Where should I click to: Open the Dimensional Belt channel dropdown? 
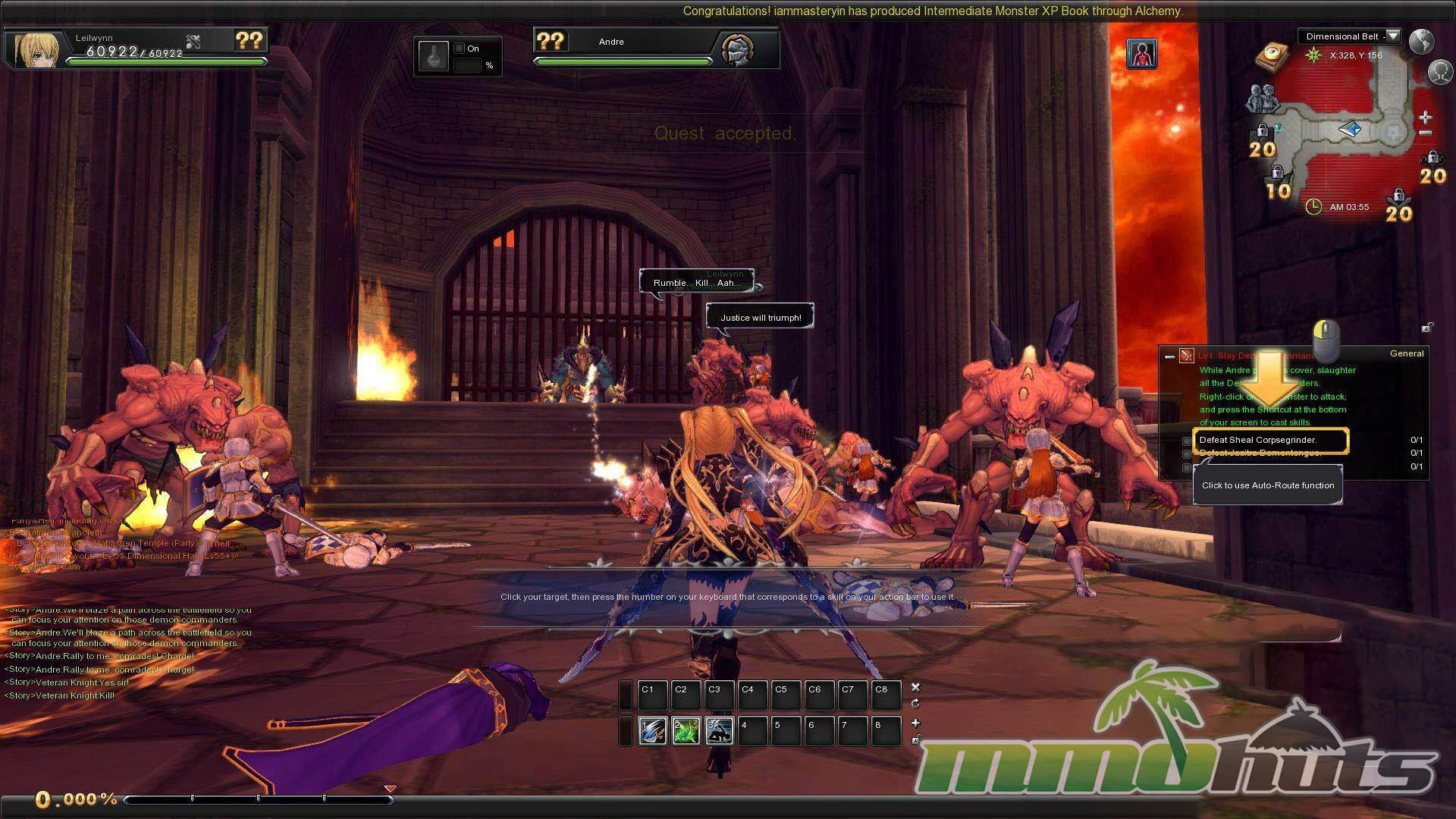click(x=1393, y=36)
